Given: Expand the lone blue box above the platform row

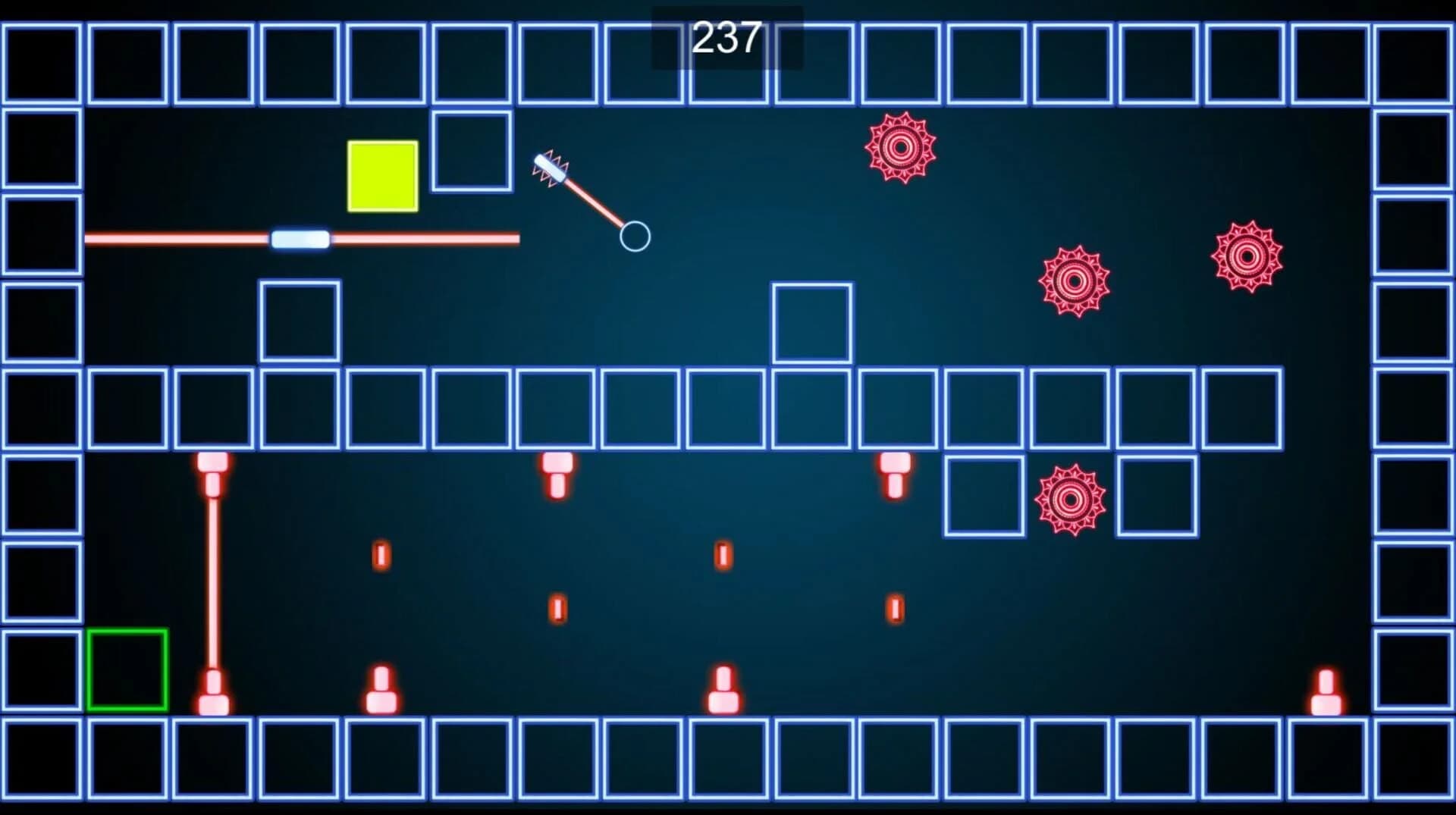Looking at the screenshot, I should [812, 322].
